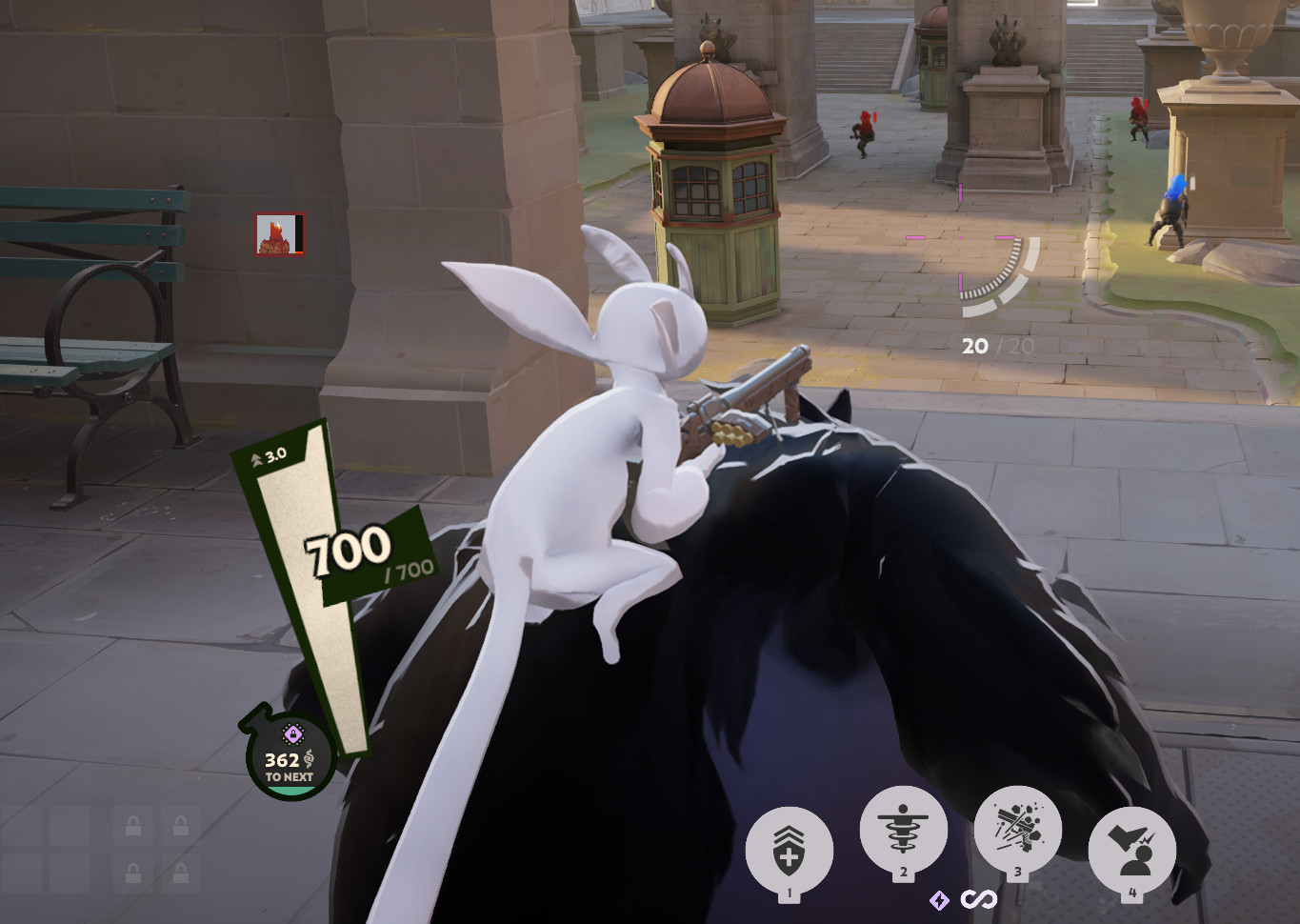Select the infinity loop indicator below the abilities
Screen dimensions: 1300x924
[x=977, y=898]
